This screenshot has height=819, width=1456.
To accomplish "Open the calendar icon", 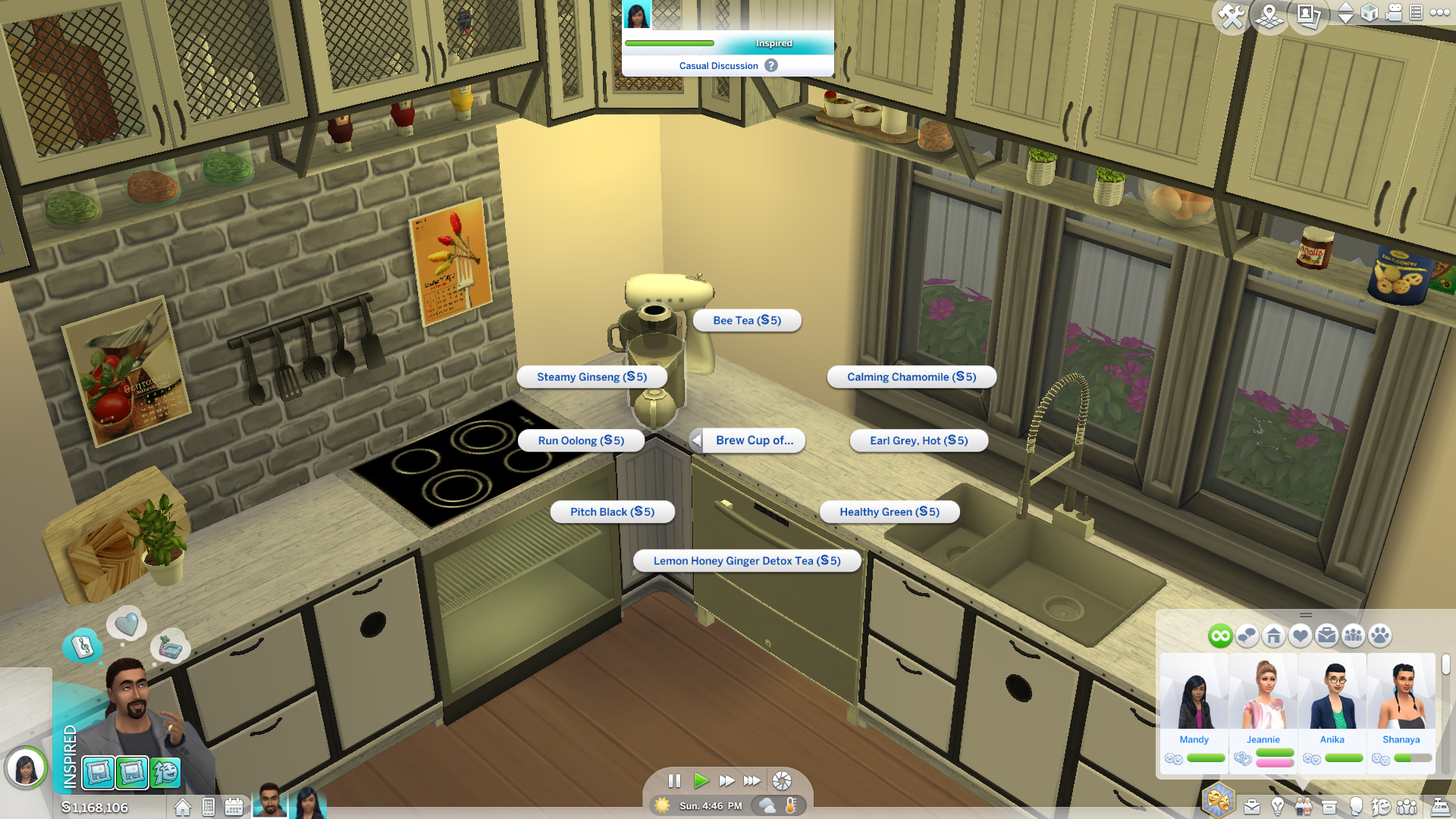I will coord(234,807).
